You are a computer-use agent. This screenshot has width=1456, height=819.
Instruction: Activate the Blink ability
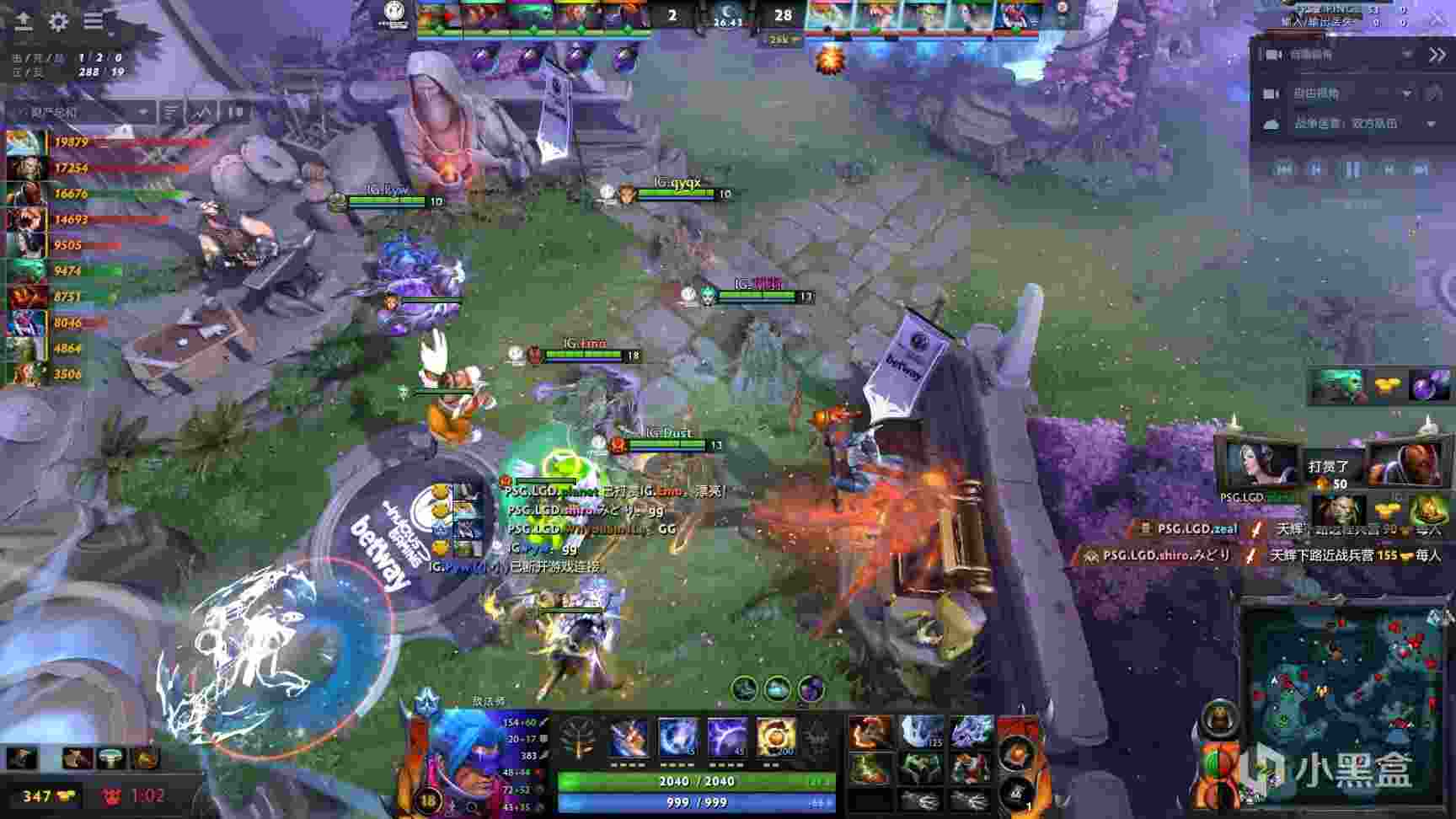[x=677, y=739]
